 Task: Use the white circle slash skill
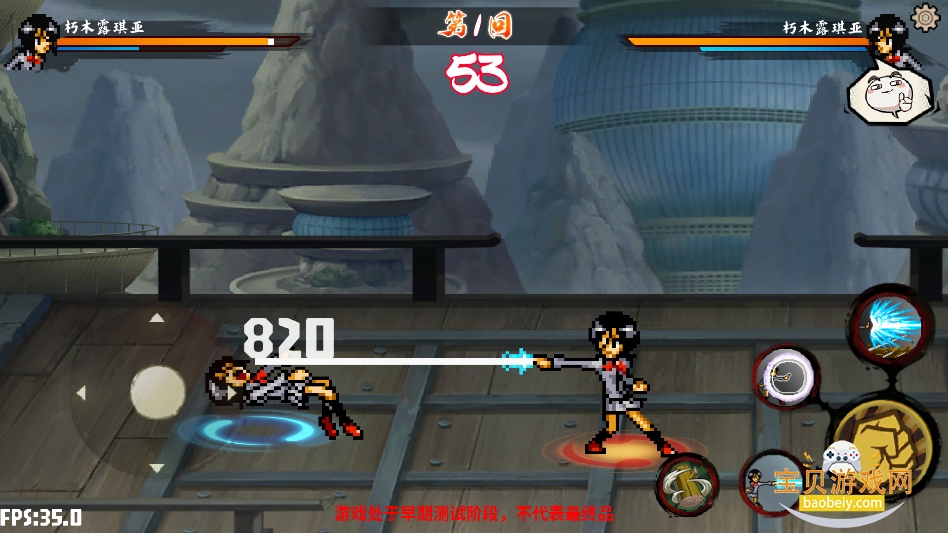(785, 377)
